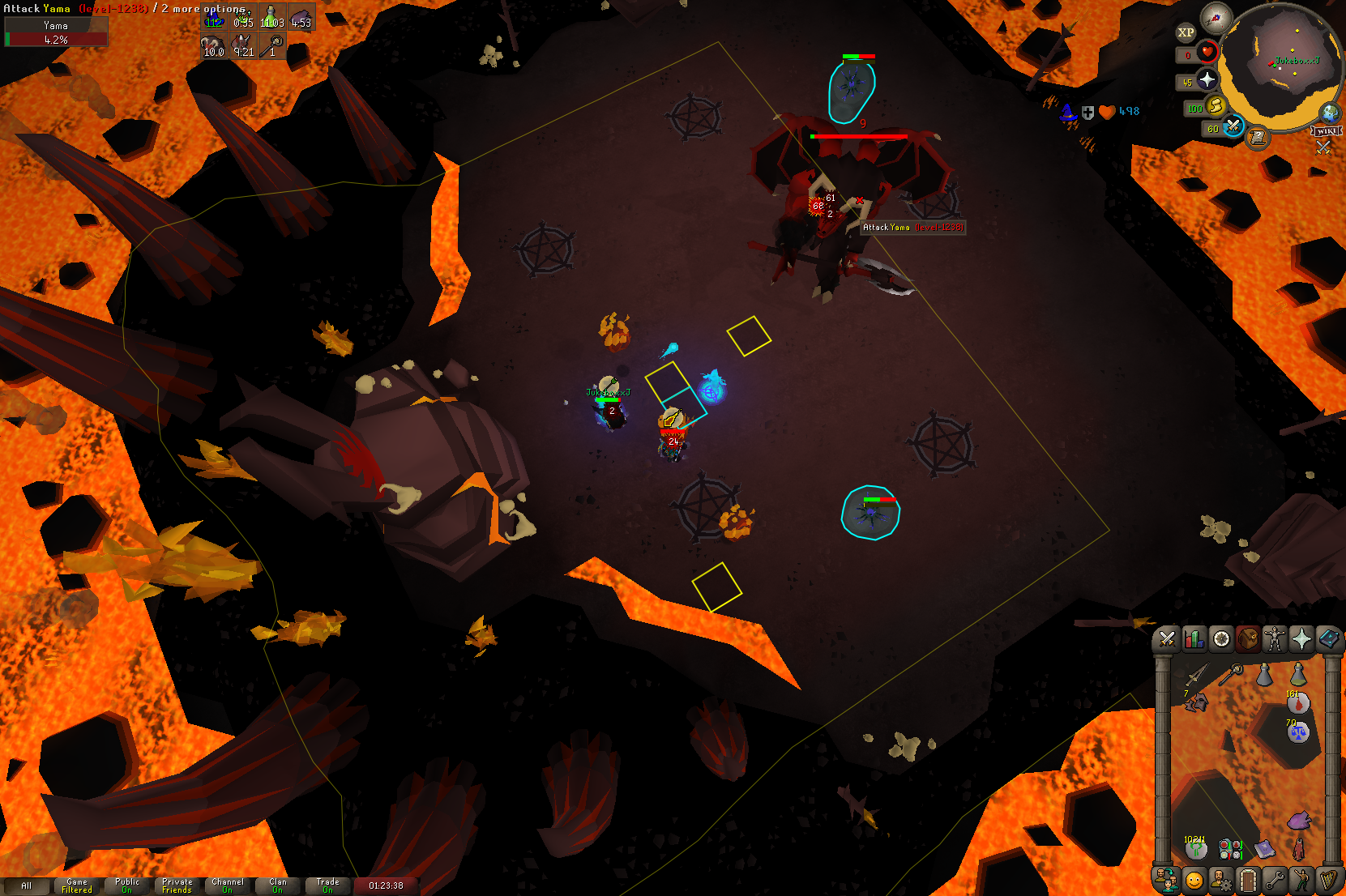The image size is (1346, 896).
Task: Open the Spellbook tab
Action: click(1328, 639)
